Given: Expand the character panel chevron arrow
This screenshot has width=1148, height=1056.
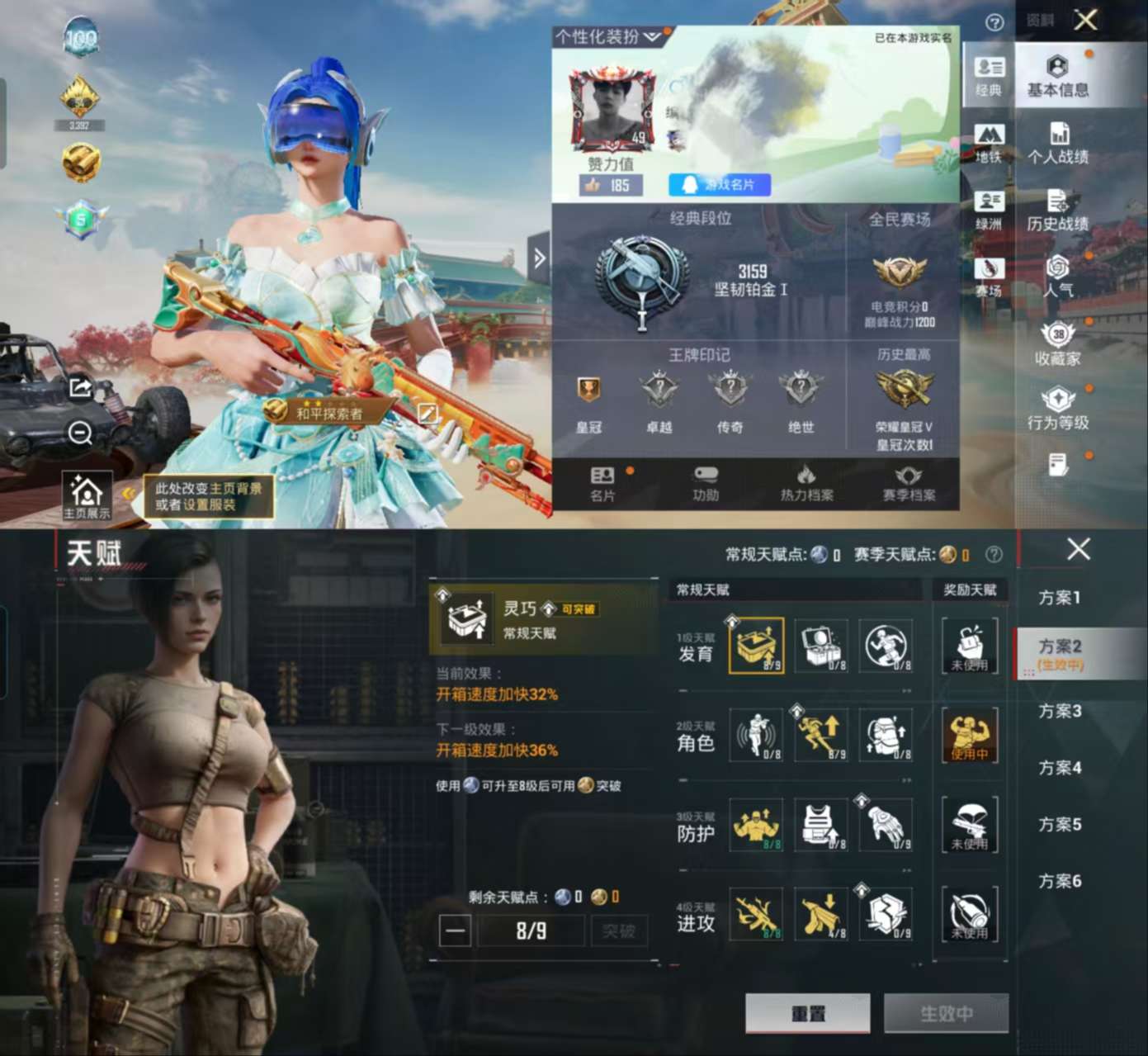Looking at the screenshot, I should pos(539,258).
